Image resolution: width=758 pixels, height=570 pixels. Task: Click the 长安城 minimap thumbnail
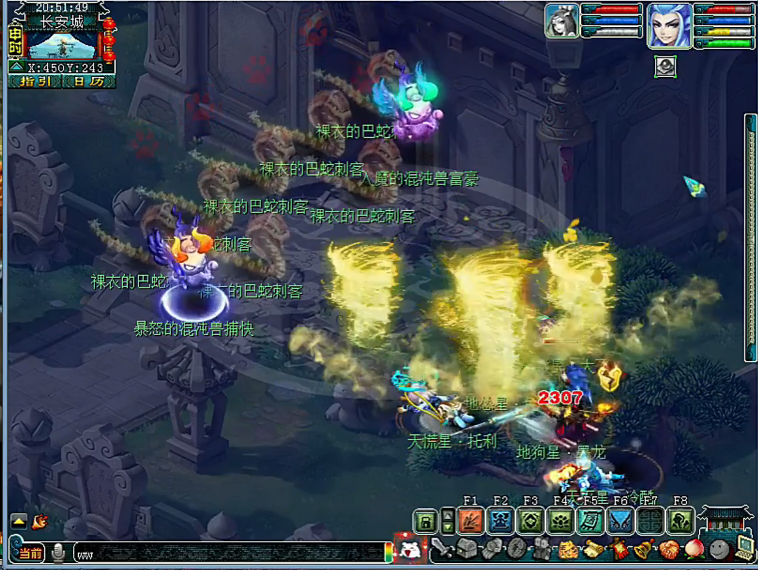coord(62,43)
